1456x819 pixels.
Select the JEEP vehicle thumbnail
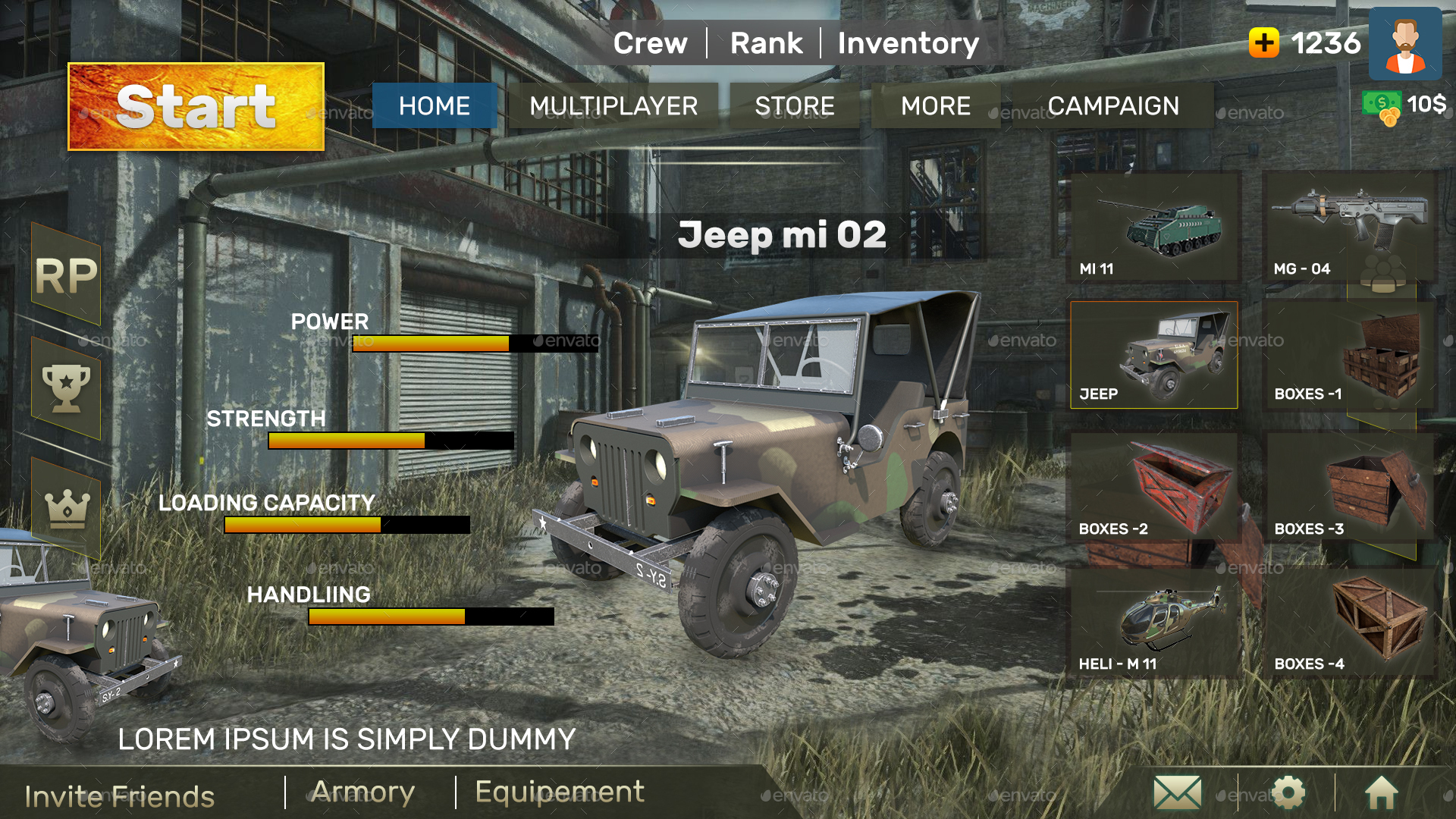click(x=1153, y=354)
